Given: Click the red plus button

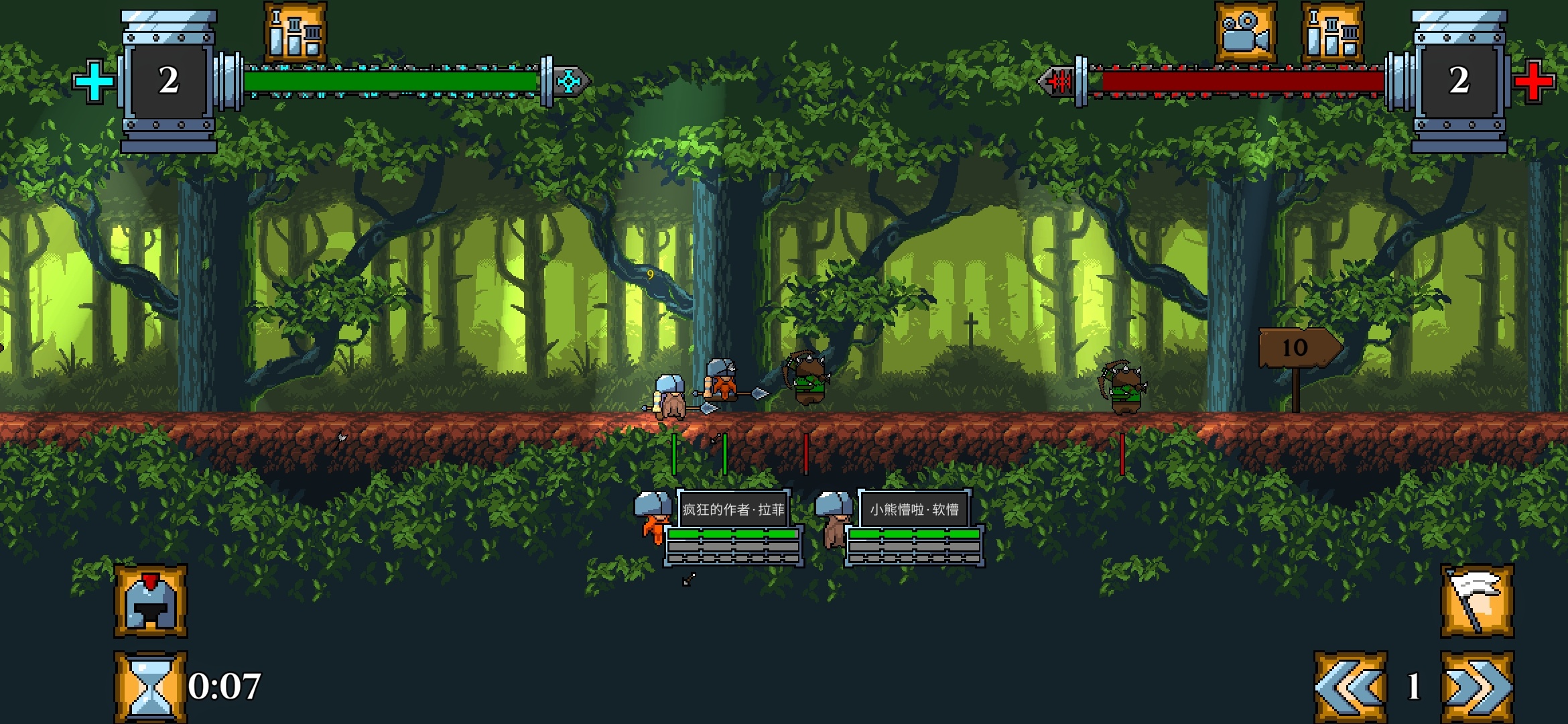Looking at the screenshot, I should coord(1533,81).
